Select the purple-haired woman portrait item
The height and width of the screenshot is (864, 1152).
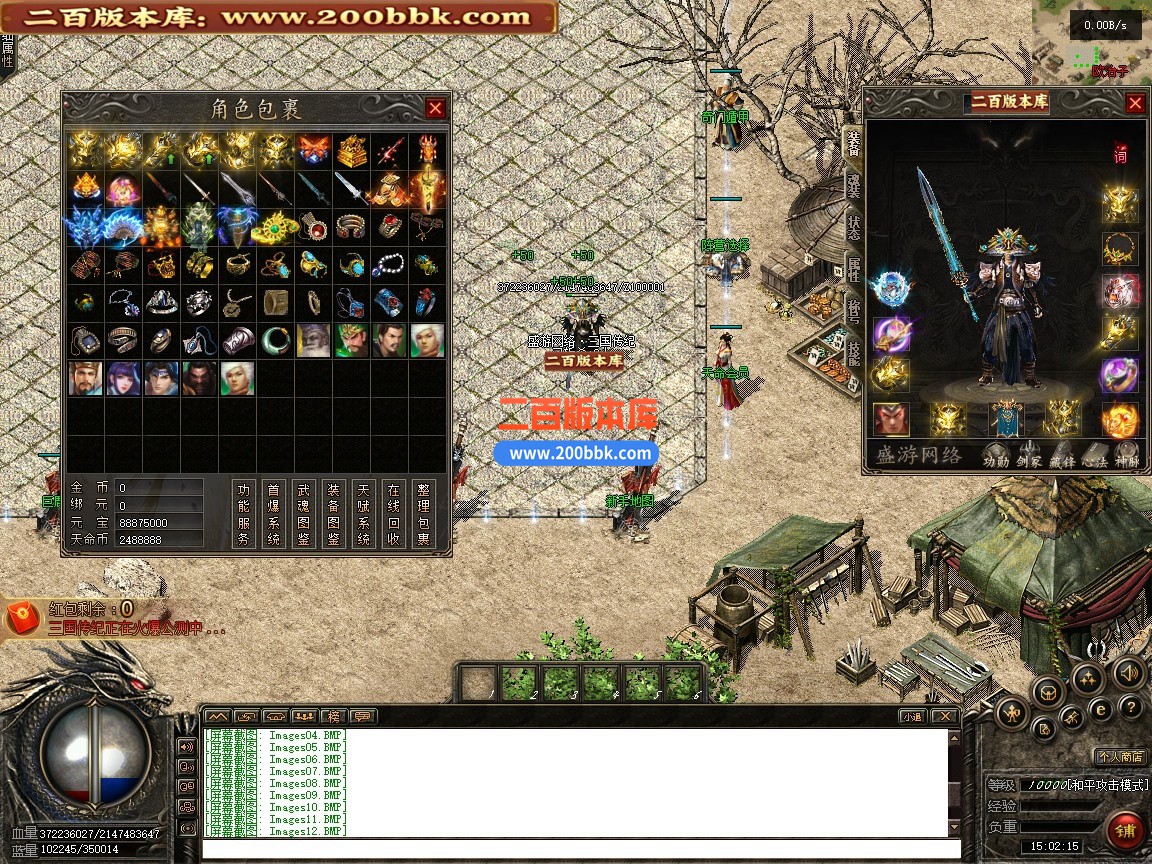tap(123, 379)
